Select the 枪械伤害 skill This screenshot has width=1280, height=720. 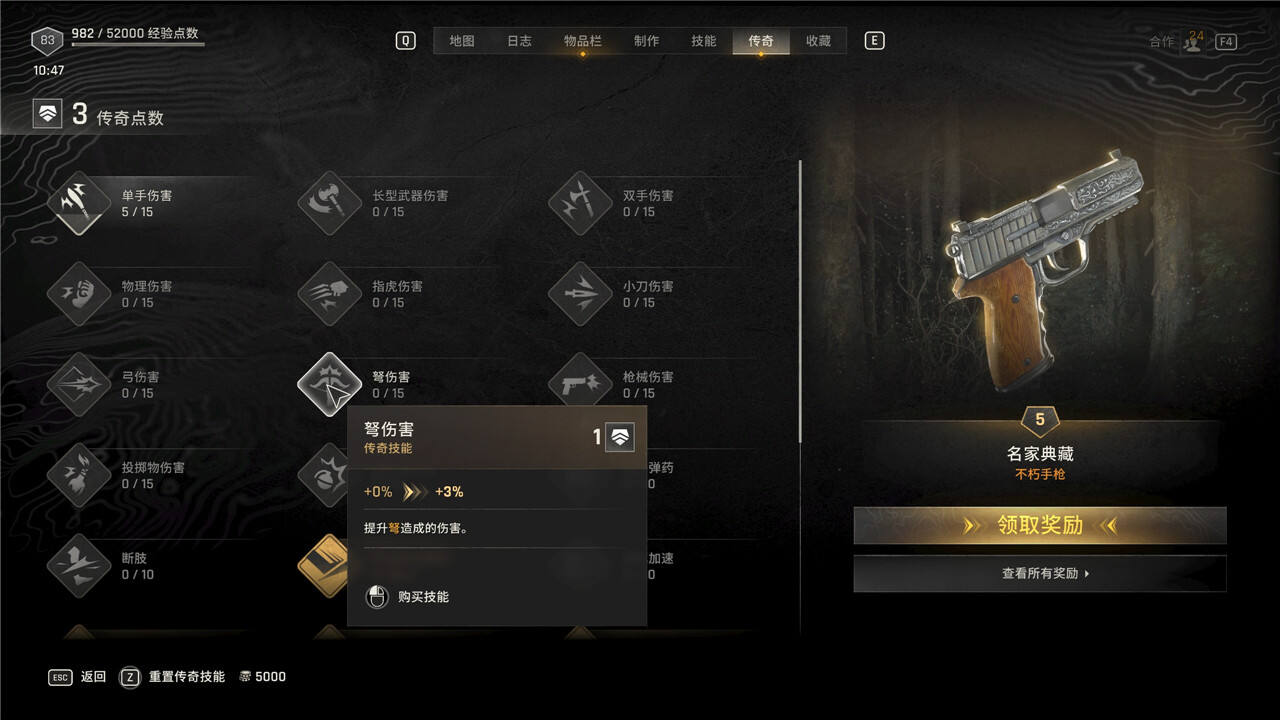tap(580, 385)
